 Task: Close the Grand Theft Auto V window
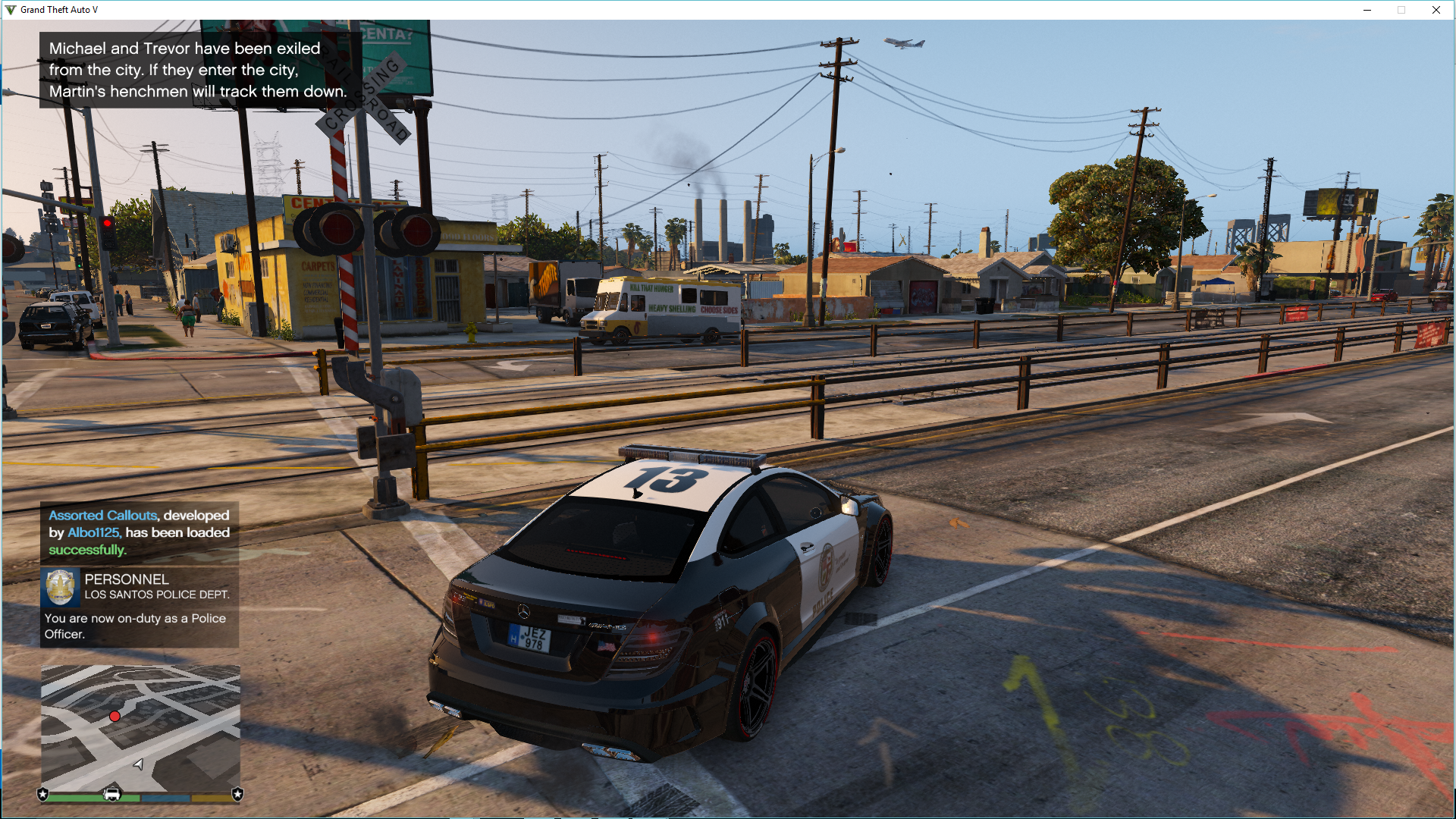coord(1436,10)
